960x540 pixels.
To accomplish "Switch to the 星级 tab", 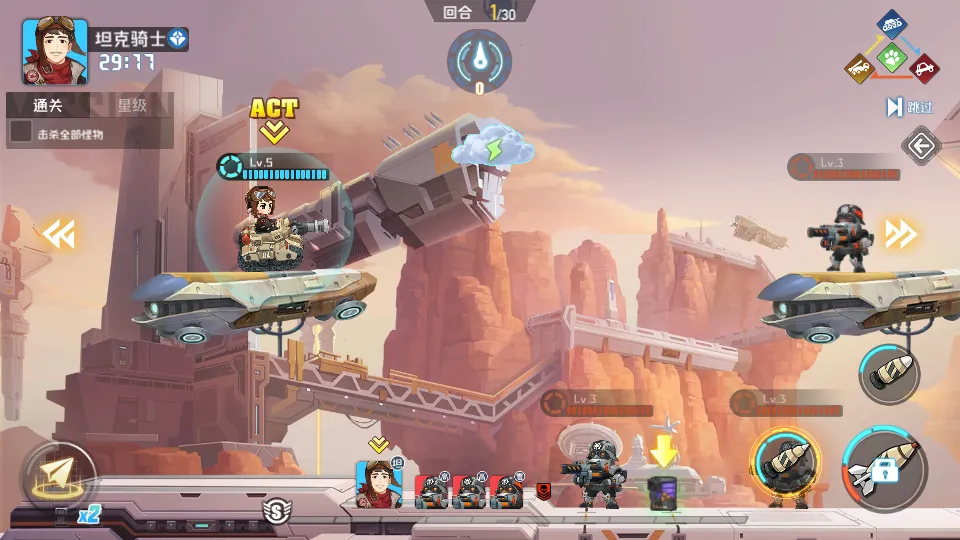I will pos(132,105).
